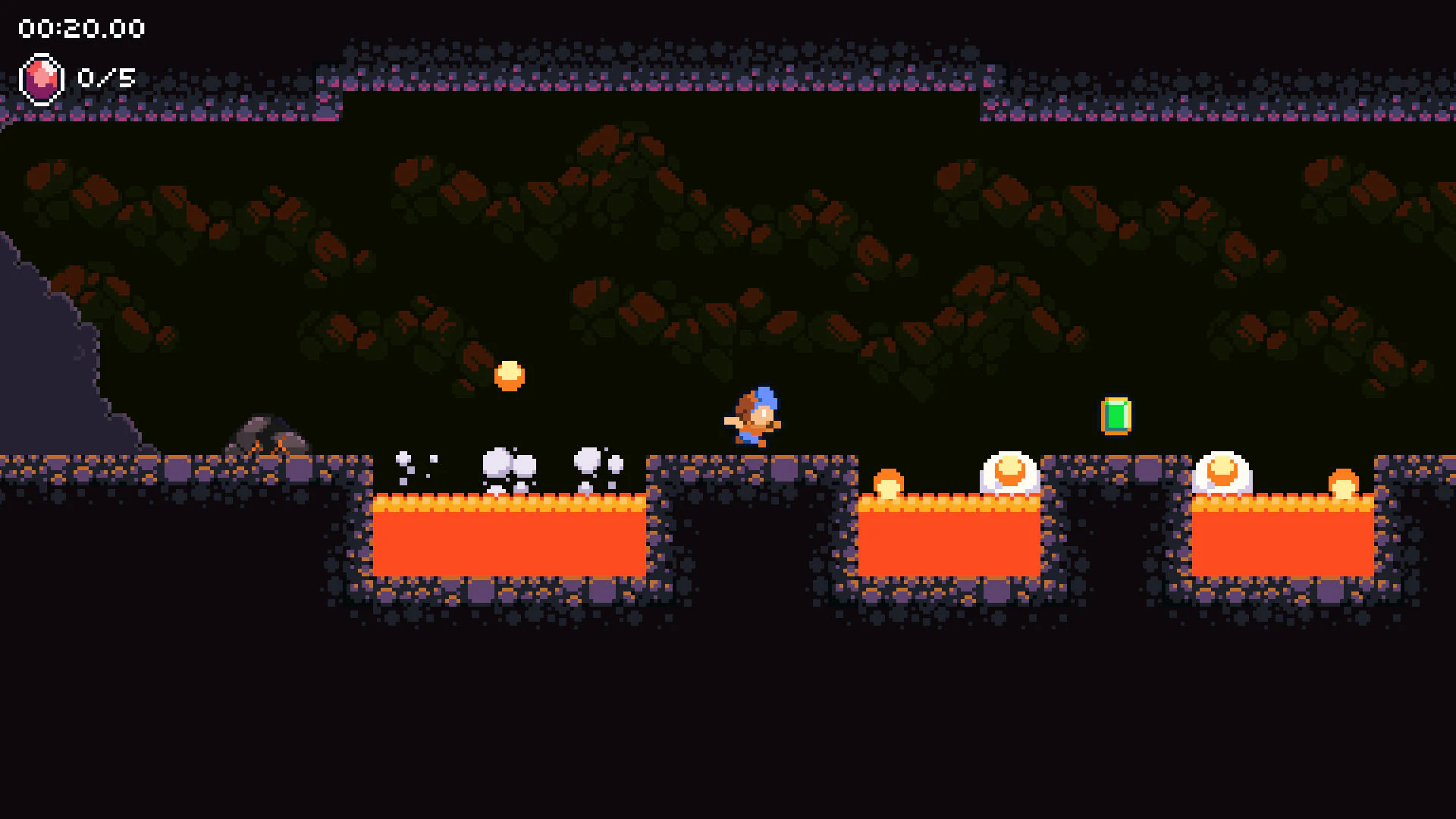Select the green gem collectible
1456x819 pixels.
1116,415
